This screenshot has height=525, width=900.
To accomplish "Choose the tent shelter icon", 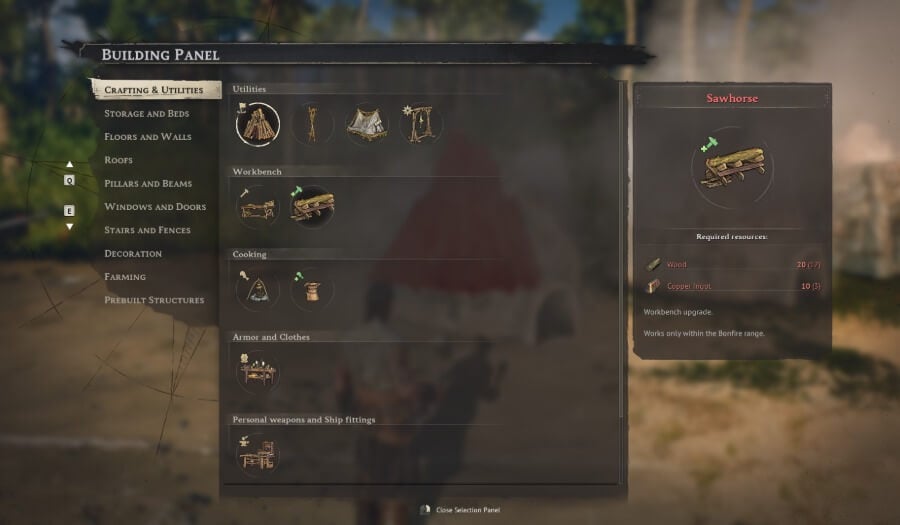I will [x=366, y=124].
